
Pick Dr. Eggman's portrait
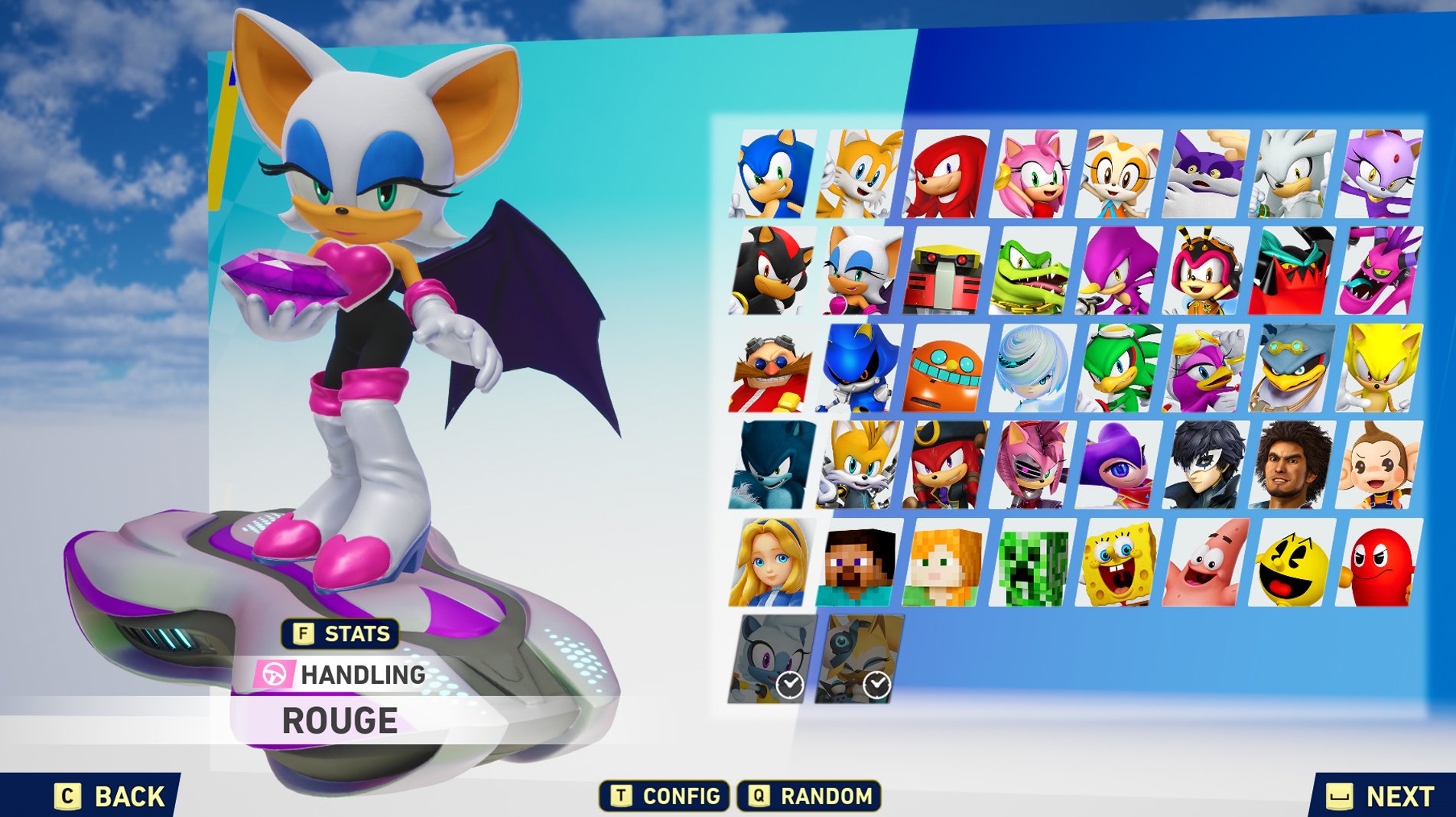[772, 368]
